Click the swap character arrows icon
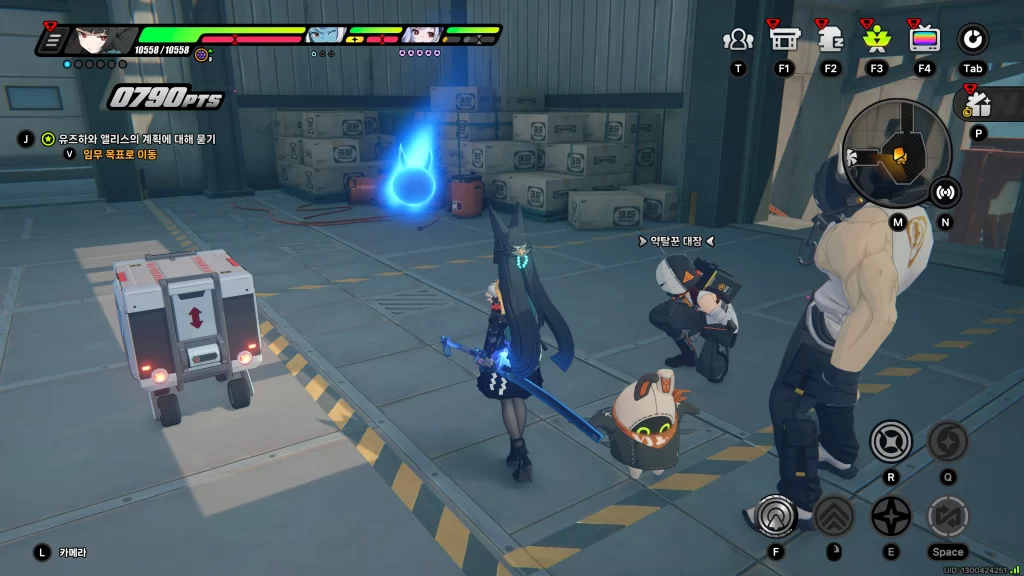This screenshot has width=1024, height=576. point(947,516)
